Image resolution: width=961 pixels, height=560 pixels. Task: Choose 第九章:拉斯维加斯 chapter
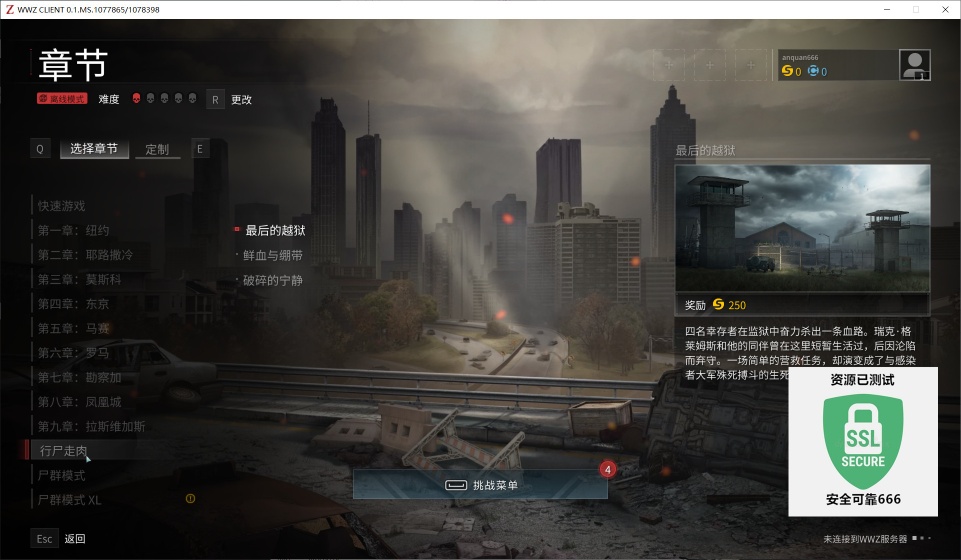[91, 426]
